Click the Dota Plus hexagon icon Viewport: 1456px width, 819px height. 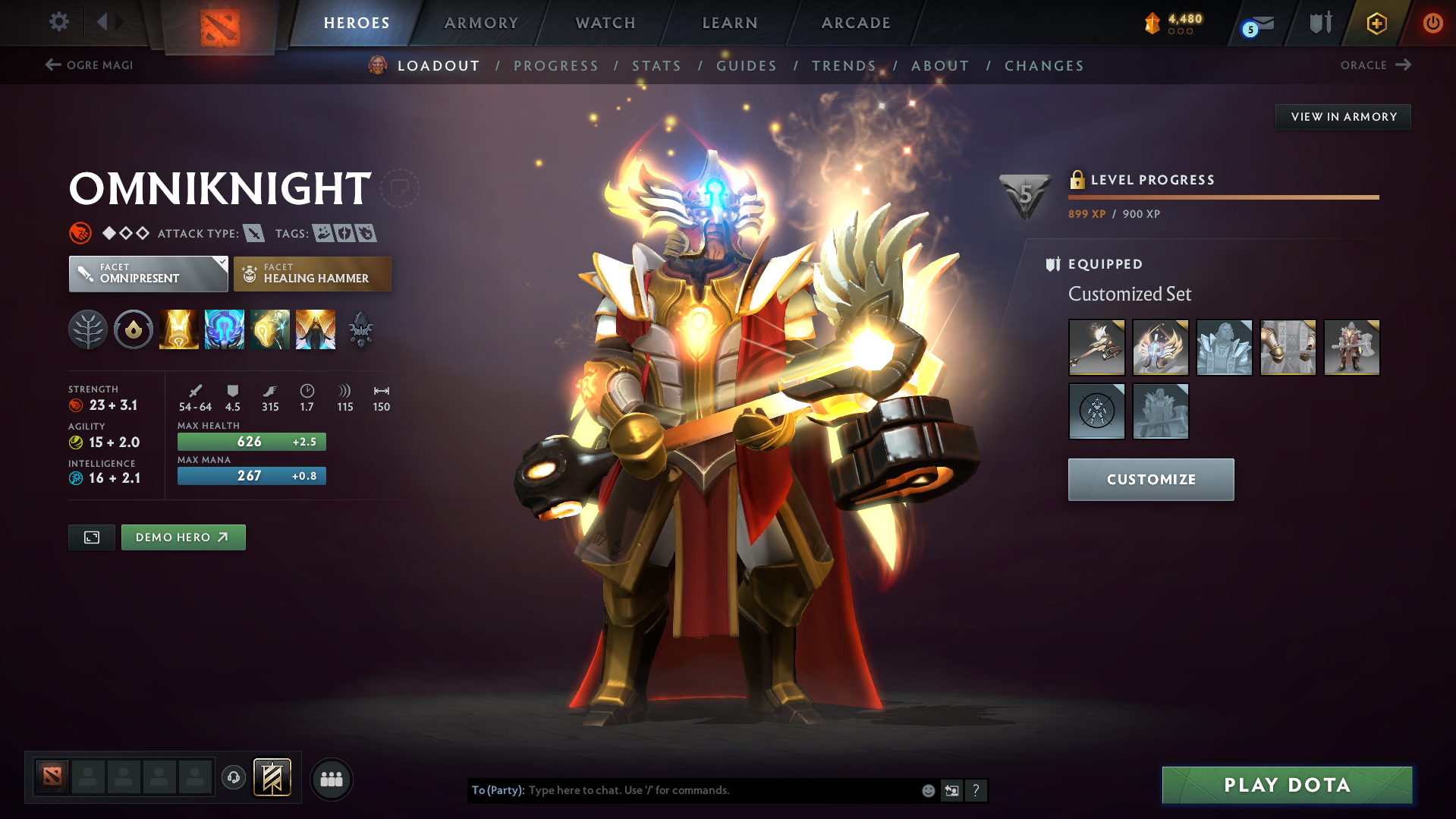(1376, 24)
